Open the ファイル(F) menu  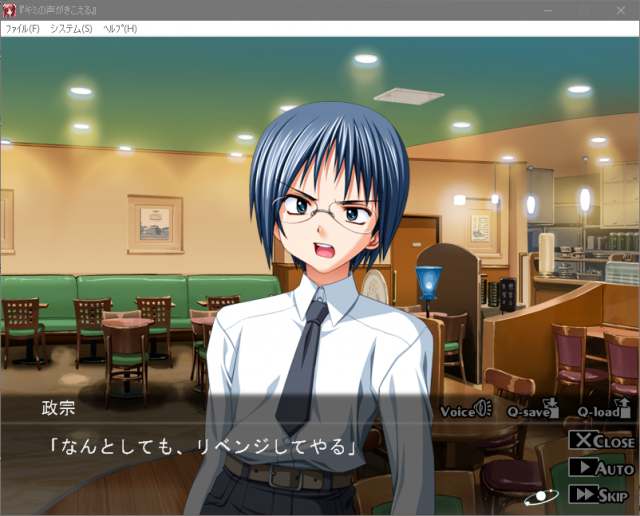[x=22, y=28]
